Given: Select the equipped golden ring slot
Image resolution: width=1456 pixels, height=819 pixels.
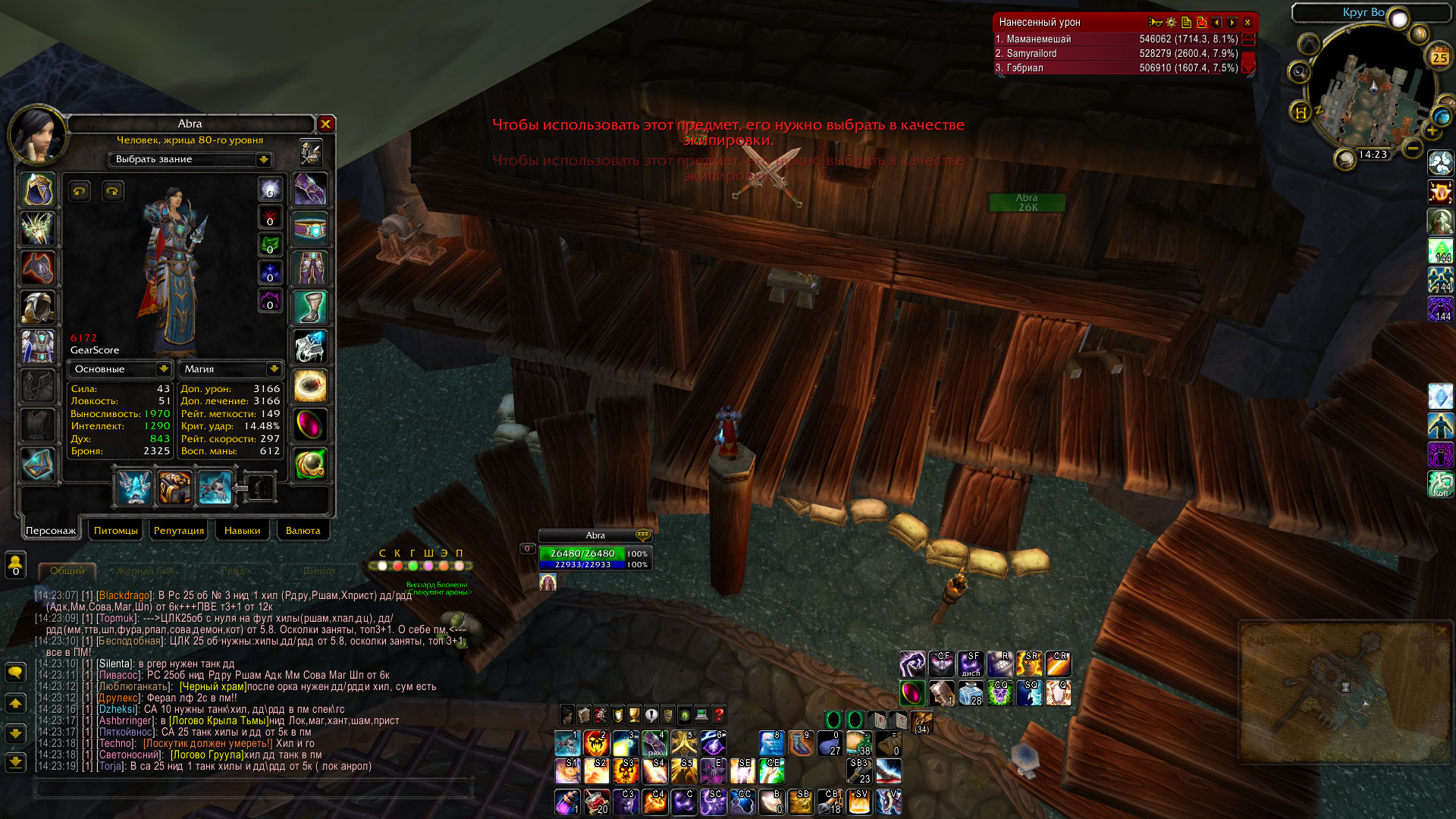Looking at the screenshot, I should (310, 385).
